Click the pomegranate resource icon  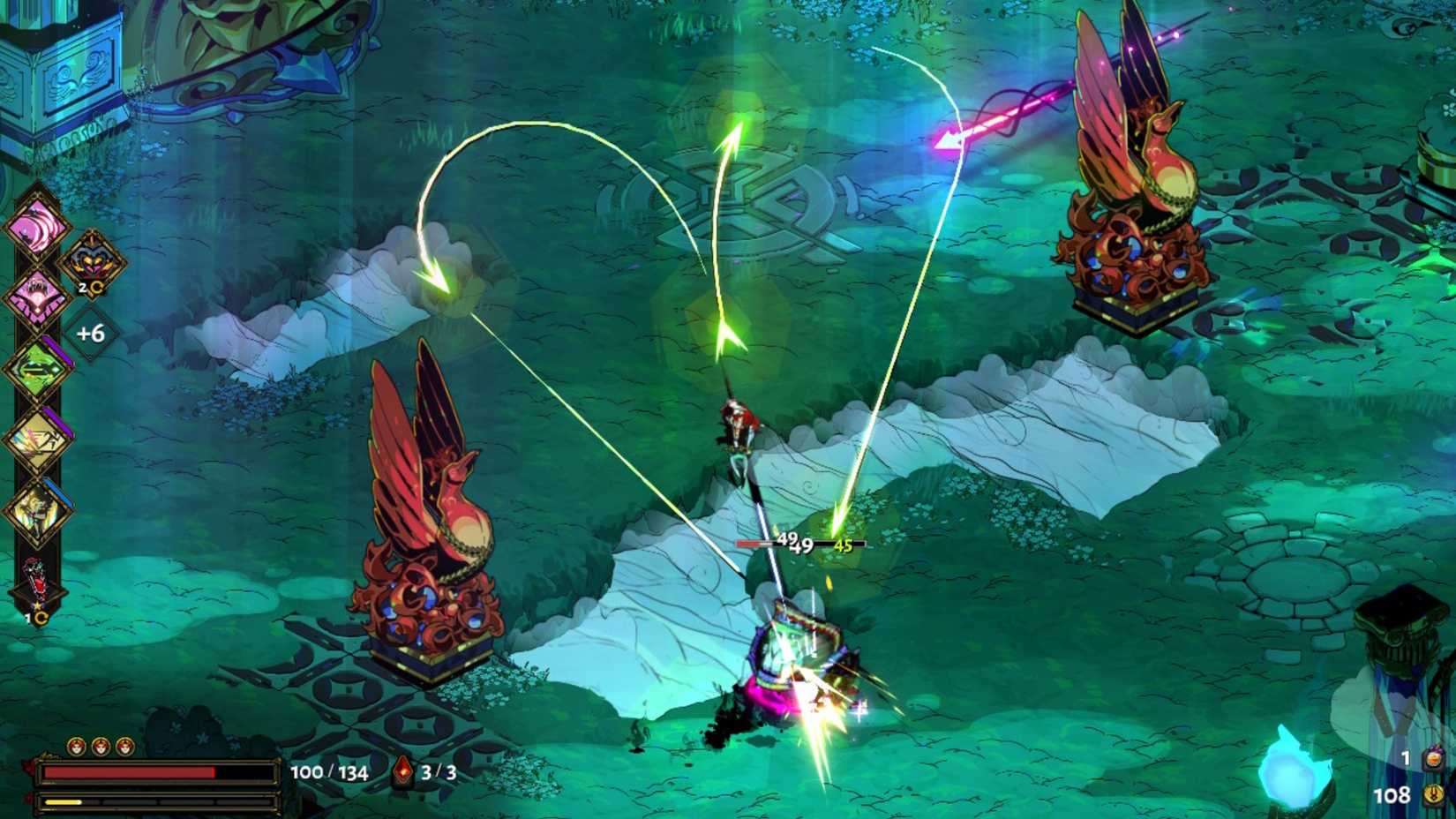click(1433, 759)
